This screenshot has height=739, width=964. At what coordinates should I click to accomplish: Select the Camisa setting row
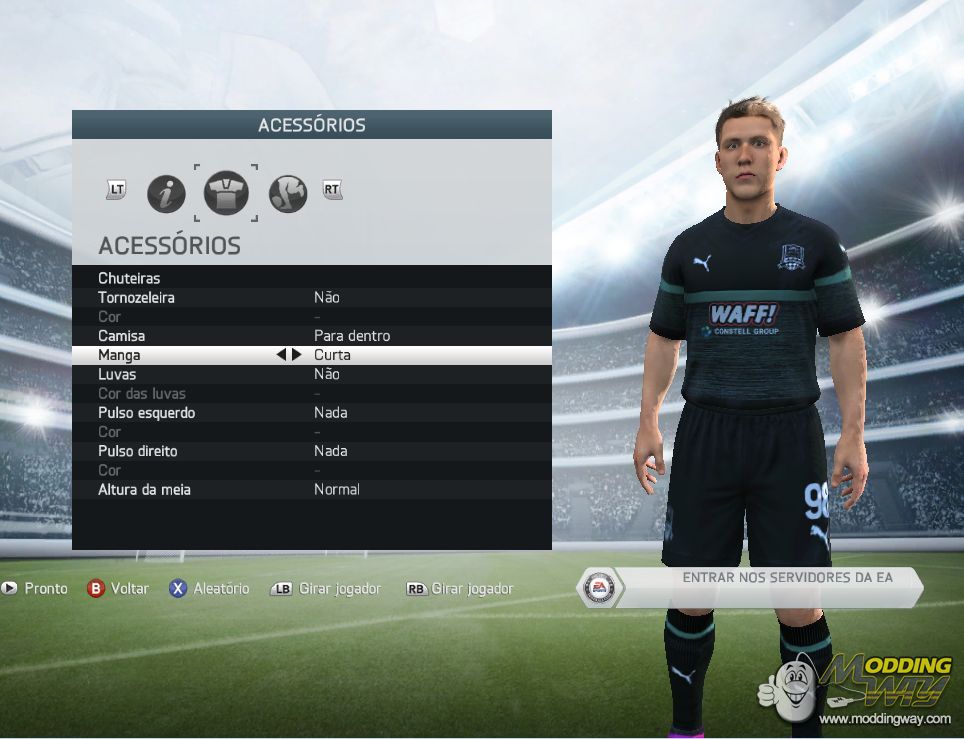point(122,336)
